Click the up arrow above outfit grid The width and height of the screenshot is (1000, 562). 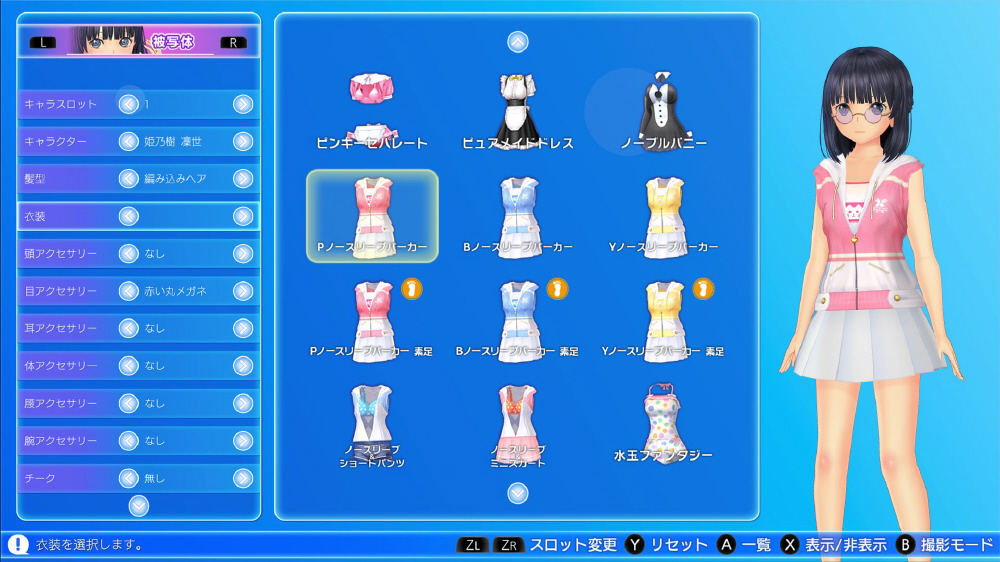pos(517,42)
